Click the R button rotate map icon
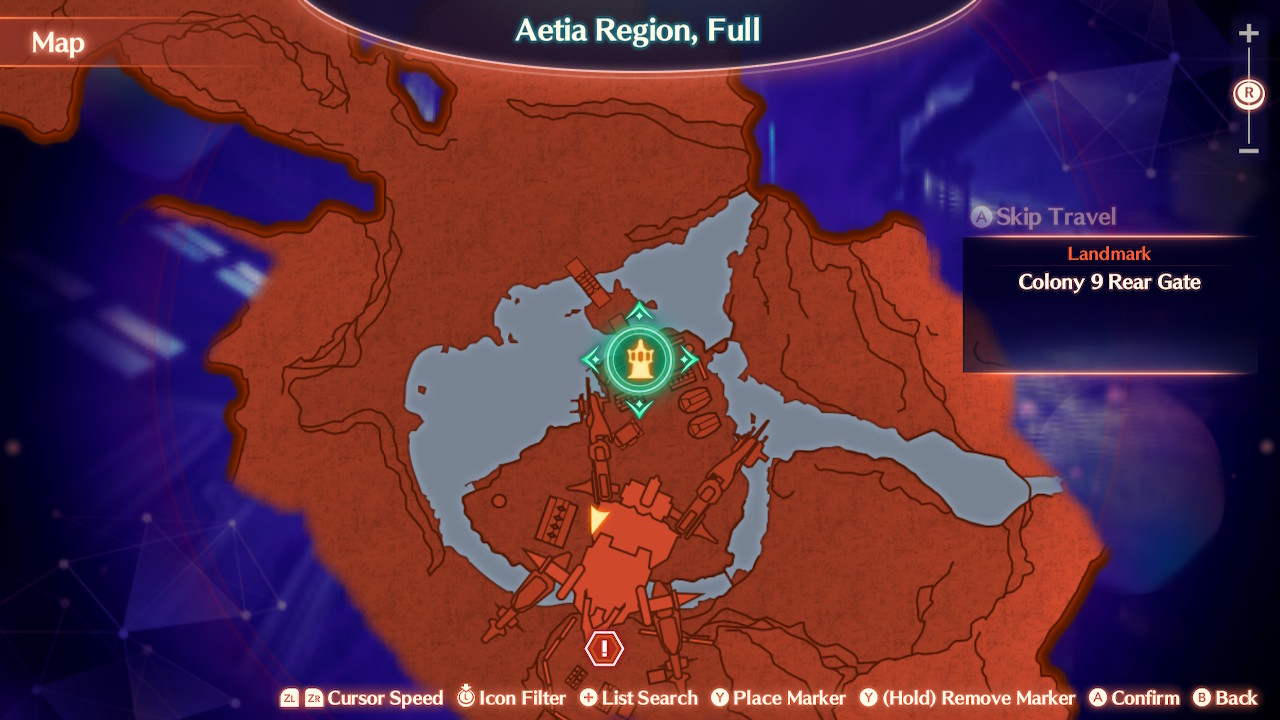1280x720 pixels. click(1248, 94)
